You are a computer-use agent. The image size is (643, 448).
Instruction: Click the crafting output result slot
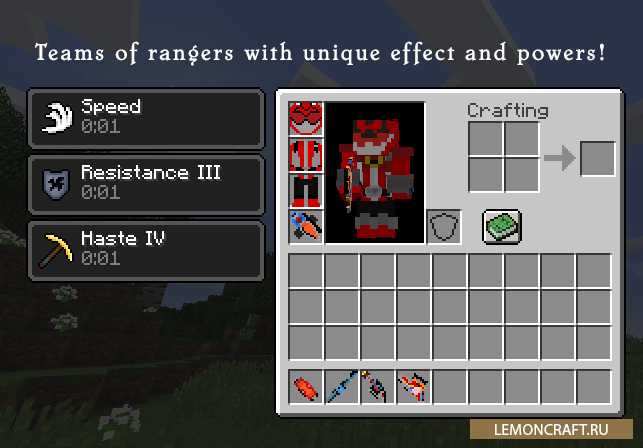coord(598,158)
